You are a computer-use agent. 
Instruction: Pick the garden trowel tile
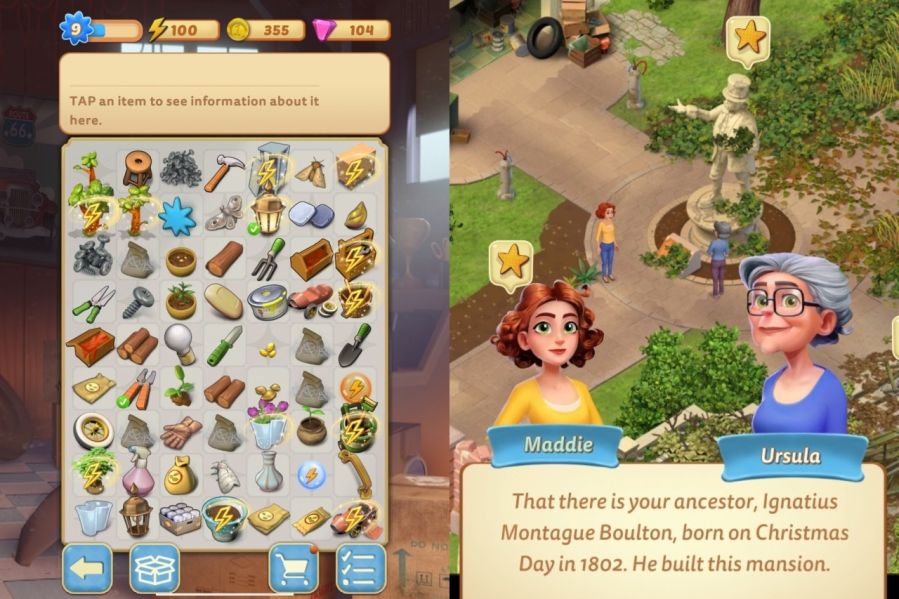pos(353,344)
